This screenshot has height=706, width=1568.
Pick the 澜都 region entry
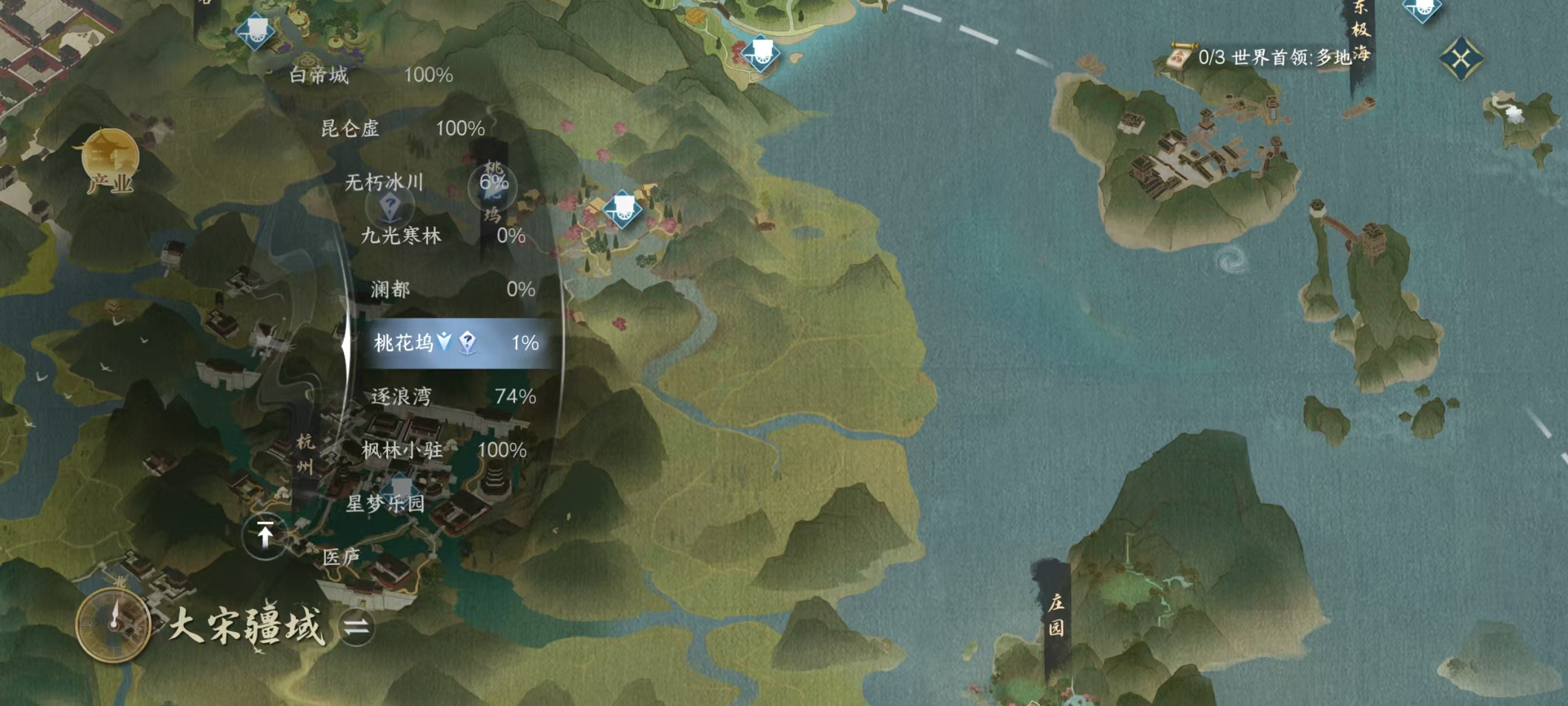452,289
